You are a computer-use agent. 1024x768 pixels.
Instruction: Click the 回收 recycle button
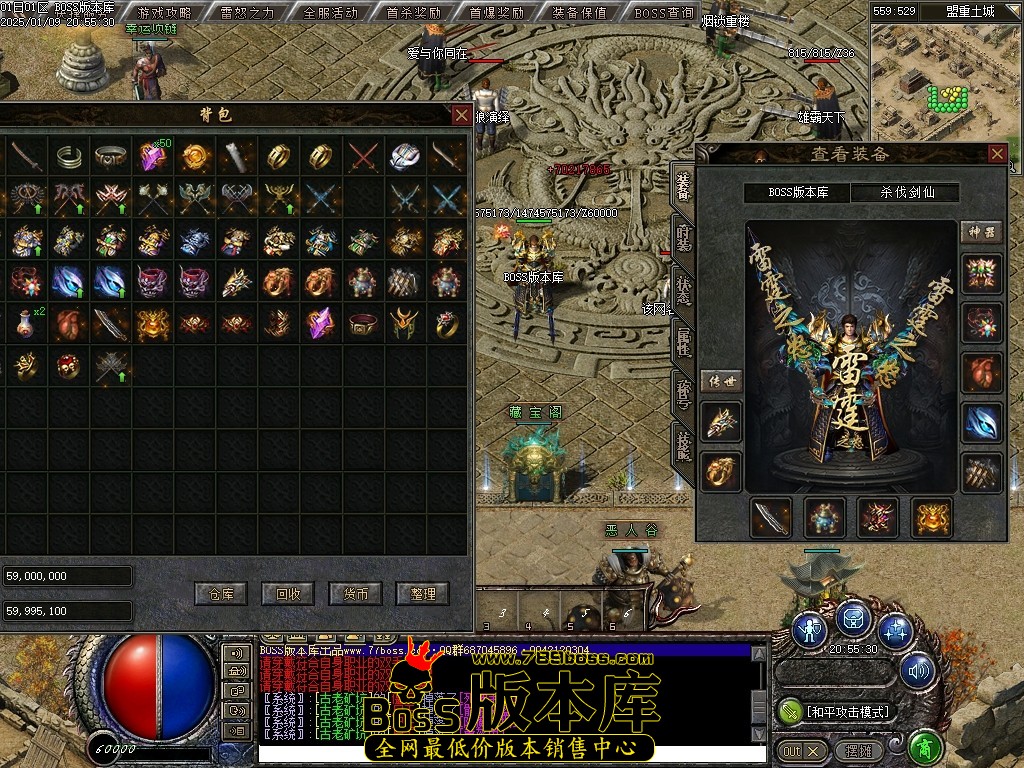click(x=288, y=594)
